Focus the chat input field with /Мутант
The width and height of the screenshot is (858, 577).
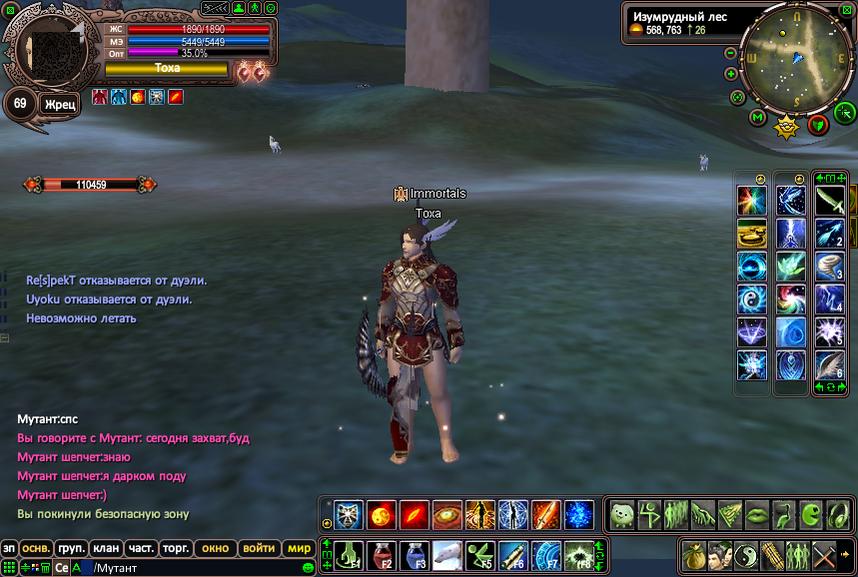point(190,567)
